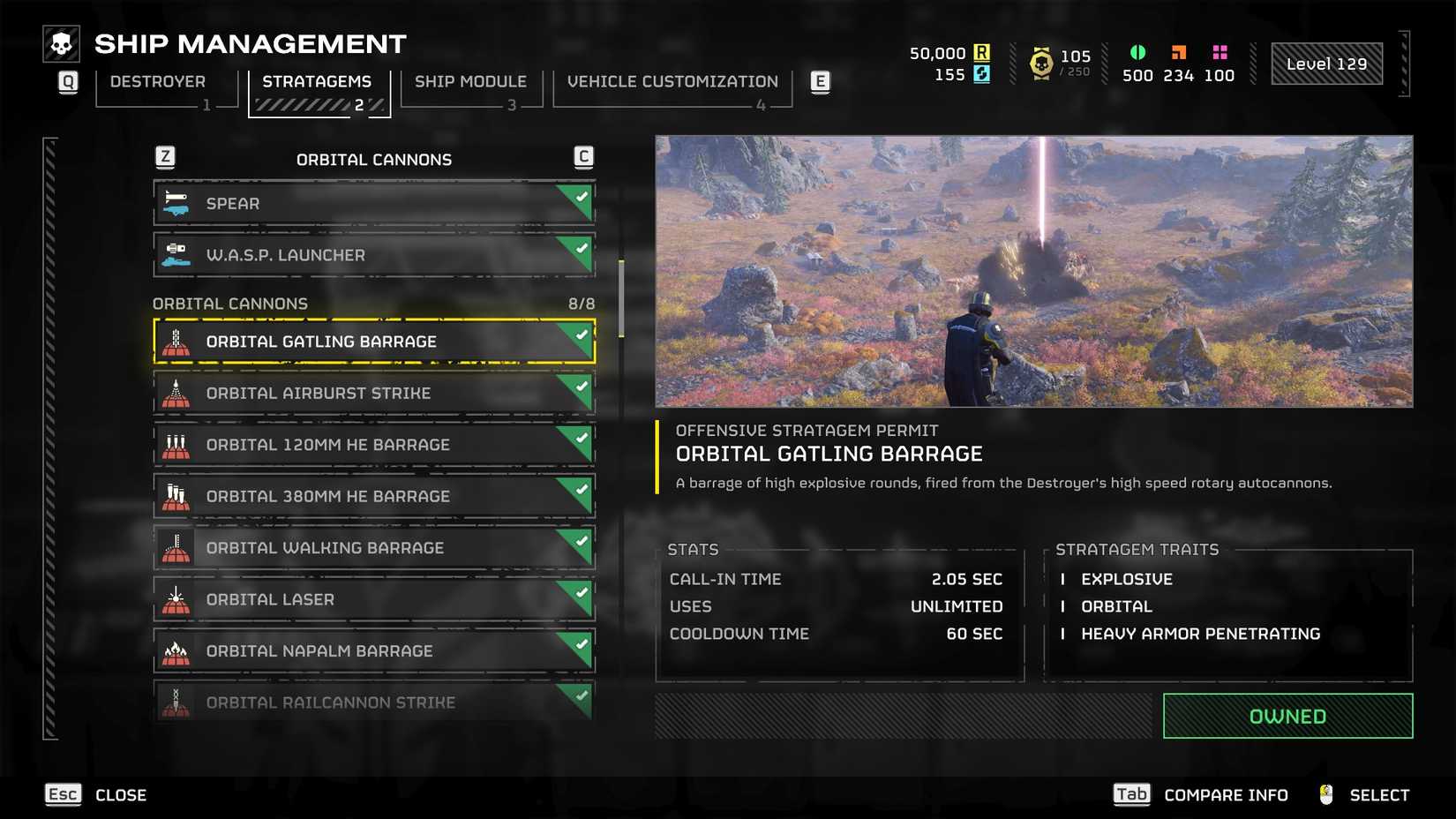
Task: Open the Ship Module tab
Action: point(470,81)
